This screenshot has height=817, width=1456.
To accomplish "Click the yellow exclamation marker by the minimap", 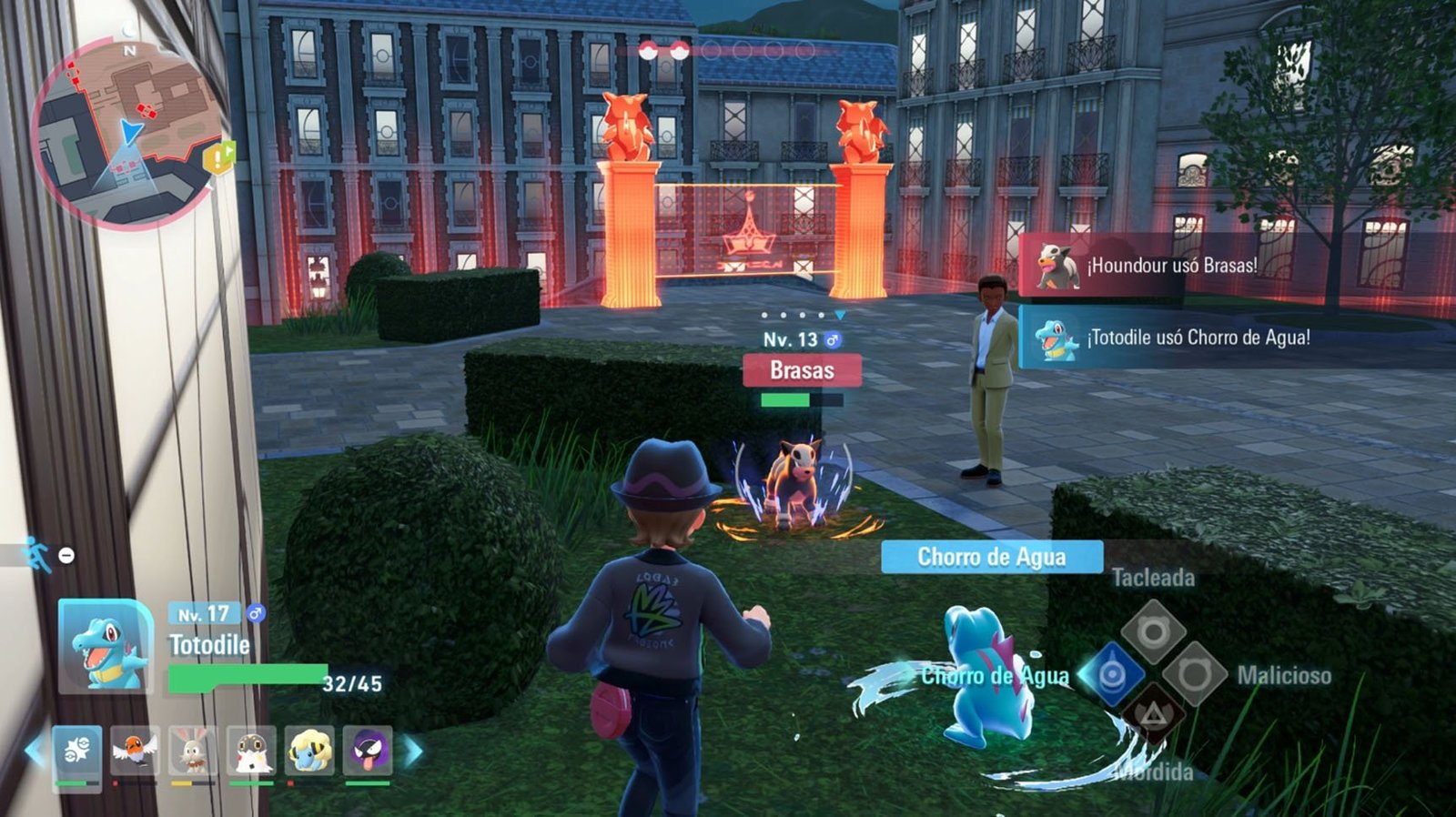I will 219,158.
